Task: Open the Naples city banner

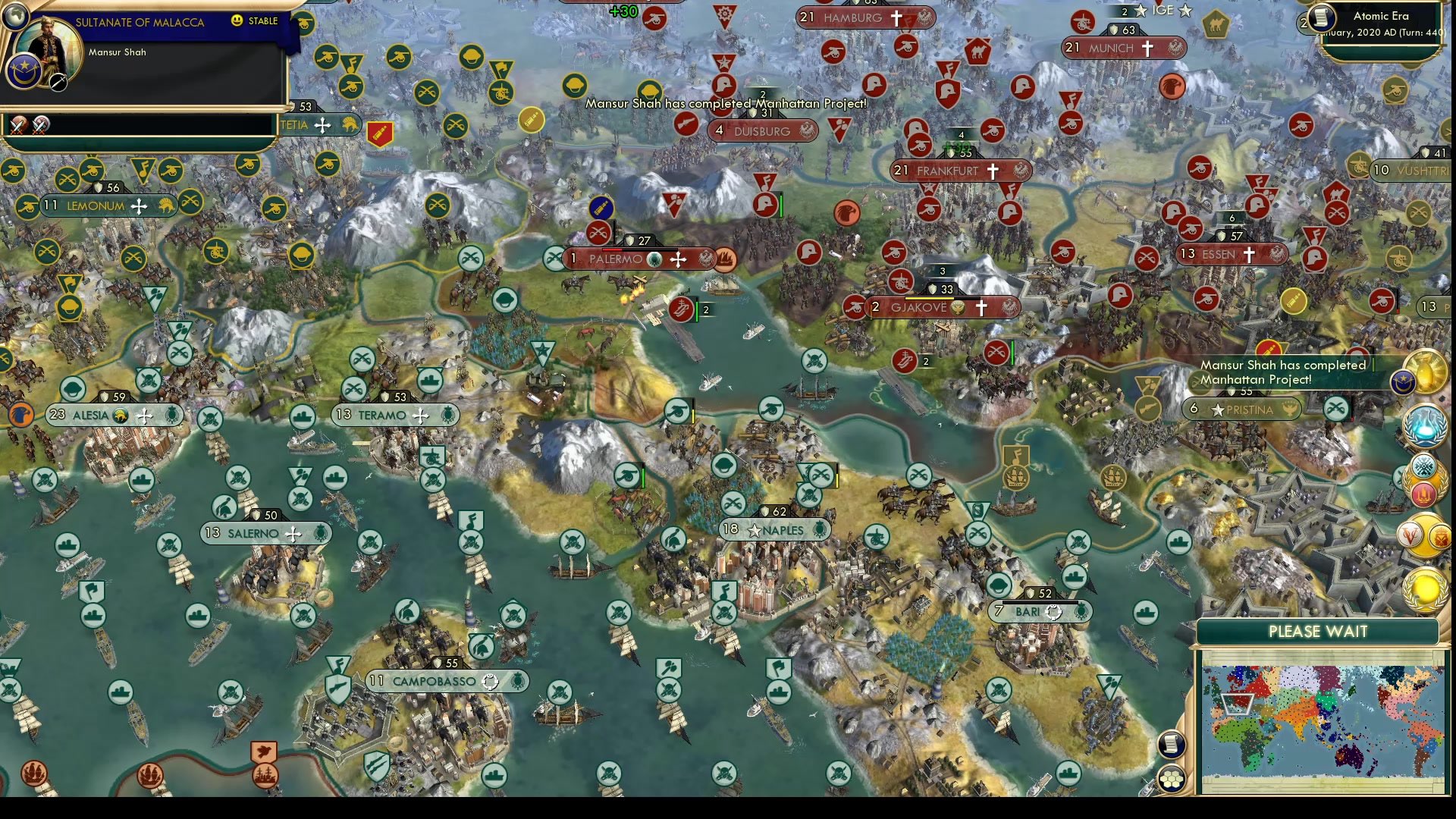Action: pyautogui.click(x=775, y=530)
